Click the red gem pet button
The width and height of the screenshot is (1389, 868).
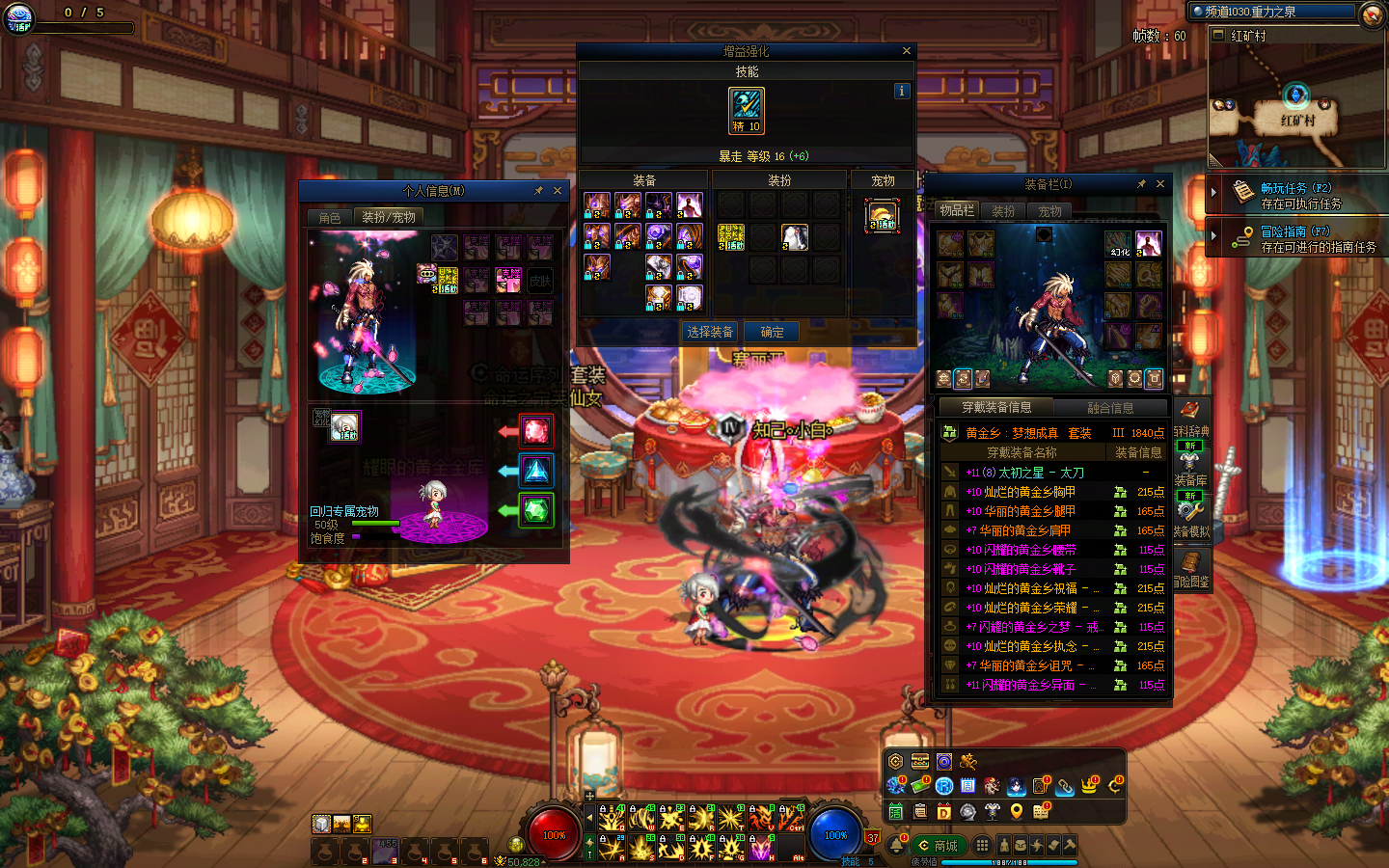(536, 430)
